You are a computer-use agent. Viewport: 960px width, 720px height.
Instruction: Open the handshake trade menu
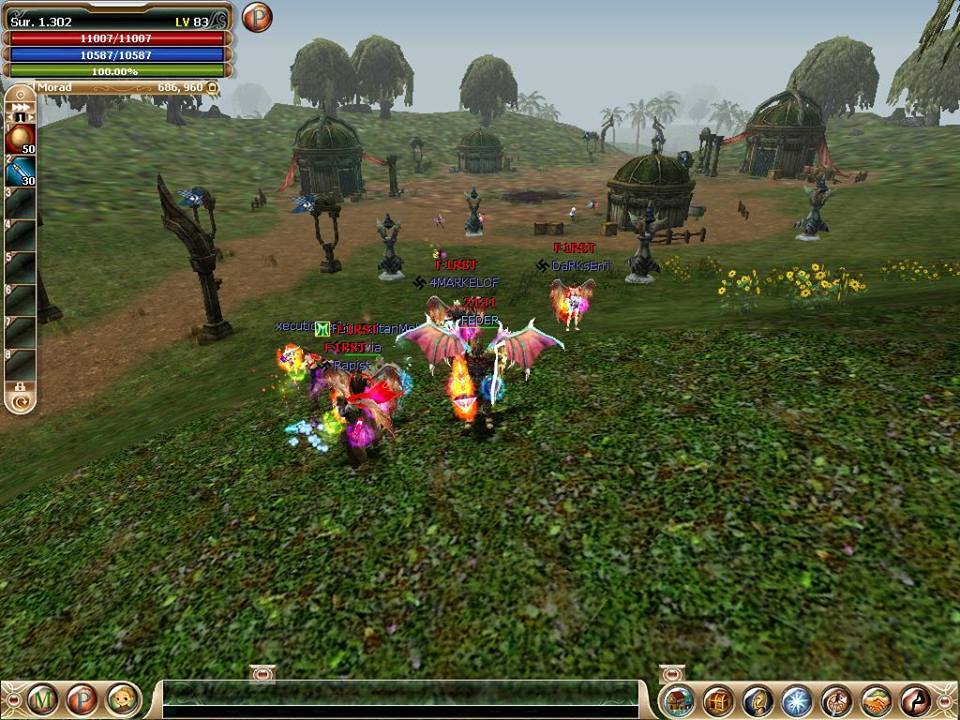[x=876, y=700]
